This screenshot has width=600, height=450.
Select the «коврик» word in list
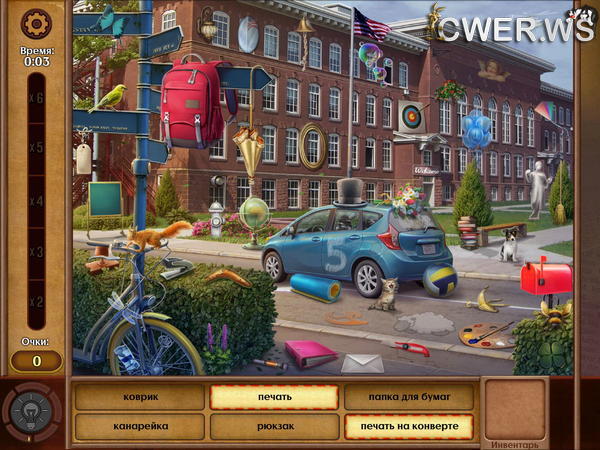(x=139, y=397)
